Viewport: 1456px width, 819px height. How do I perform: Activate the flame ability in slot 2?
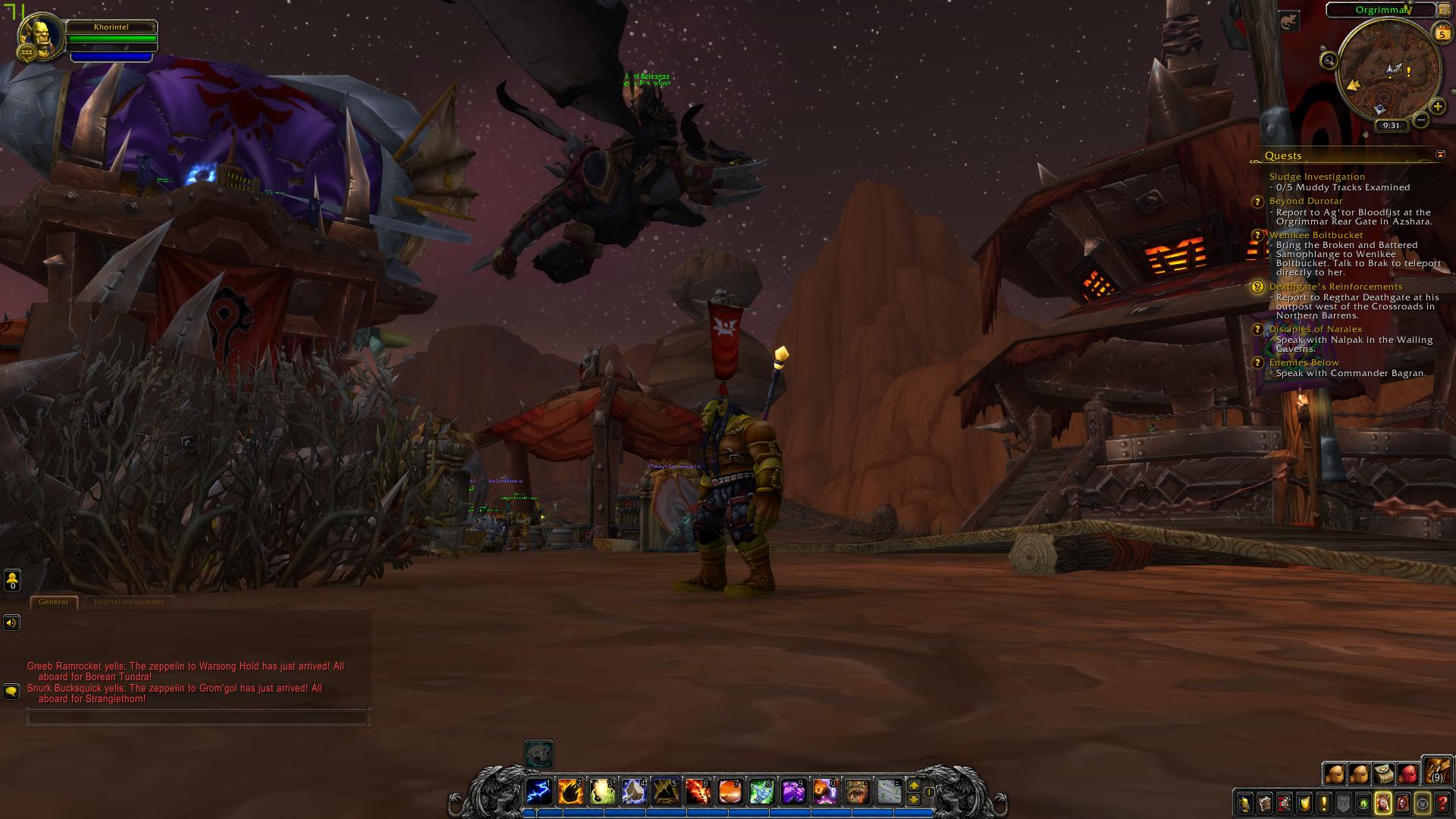click(x=570, y=792)
